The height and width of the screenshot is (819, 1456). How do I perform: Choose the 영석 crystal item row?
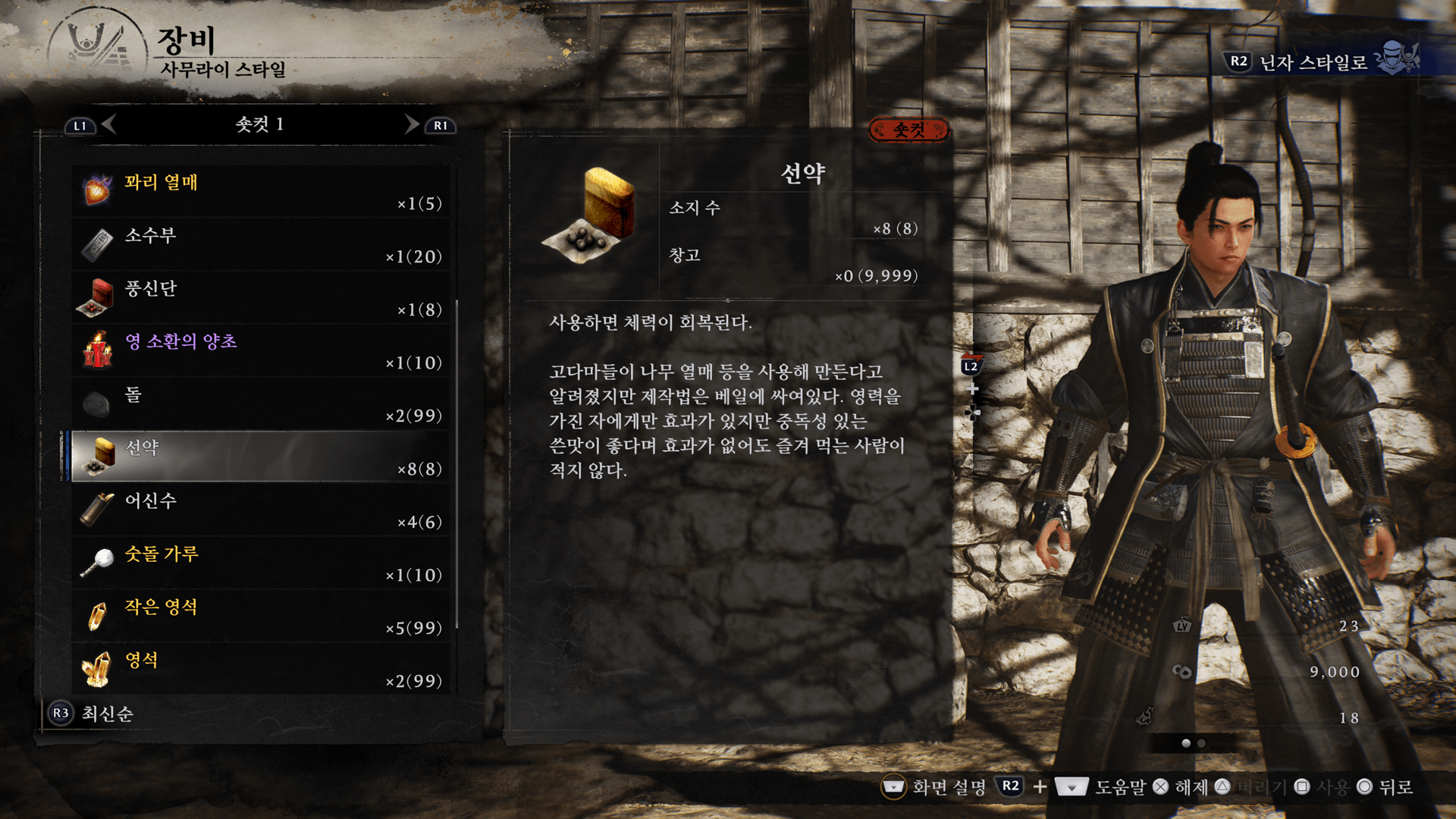pyautogui.click(x=261, y=669)
